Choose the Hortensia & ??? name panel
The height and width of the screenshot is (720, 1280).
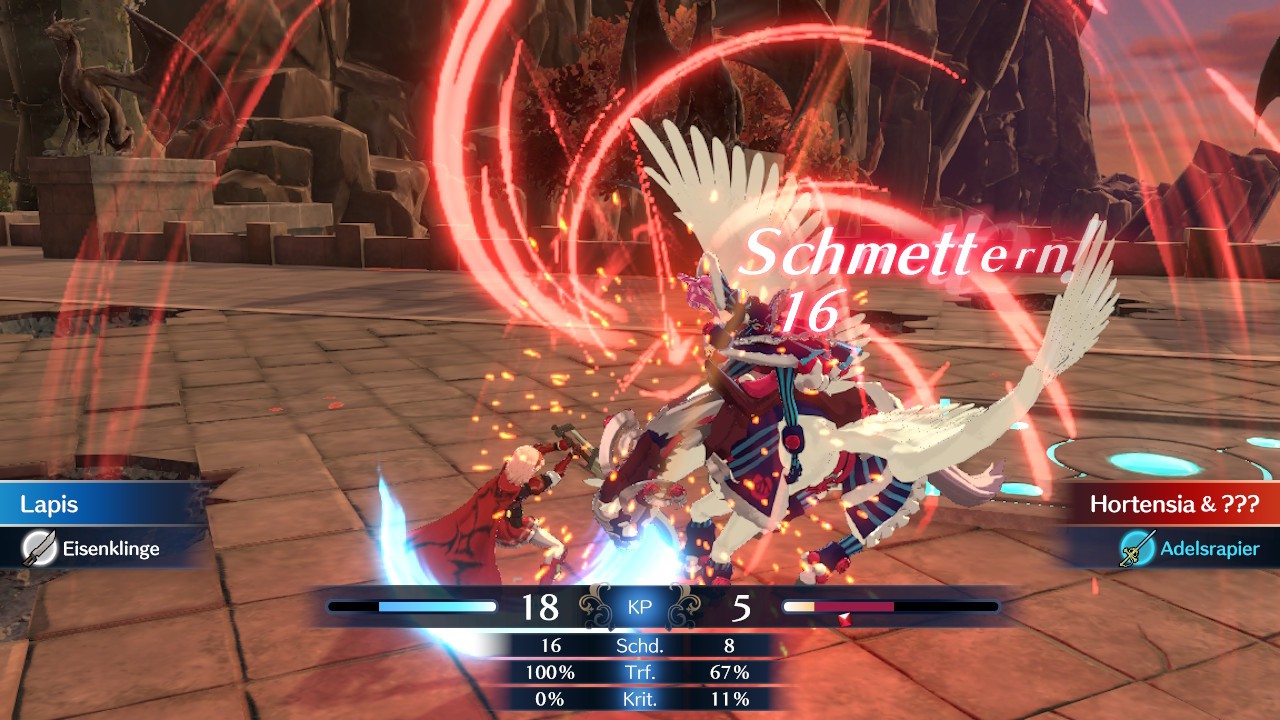tap(1172, 504)
